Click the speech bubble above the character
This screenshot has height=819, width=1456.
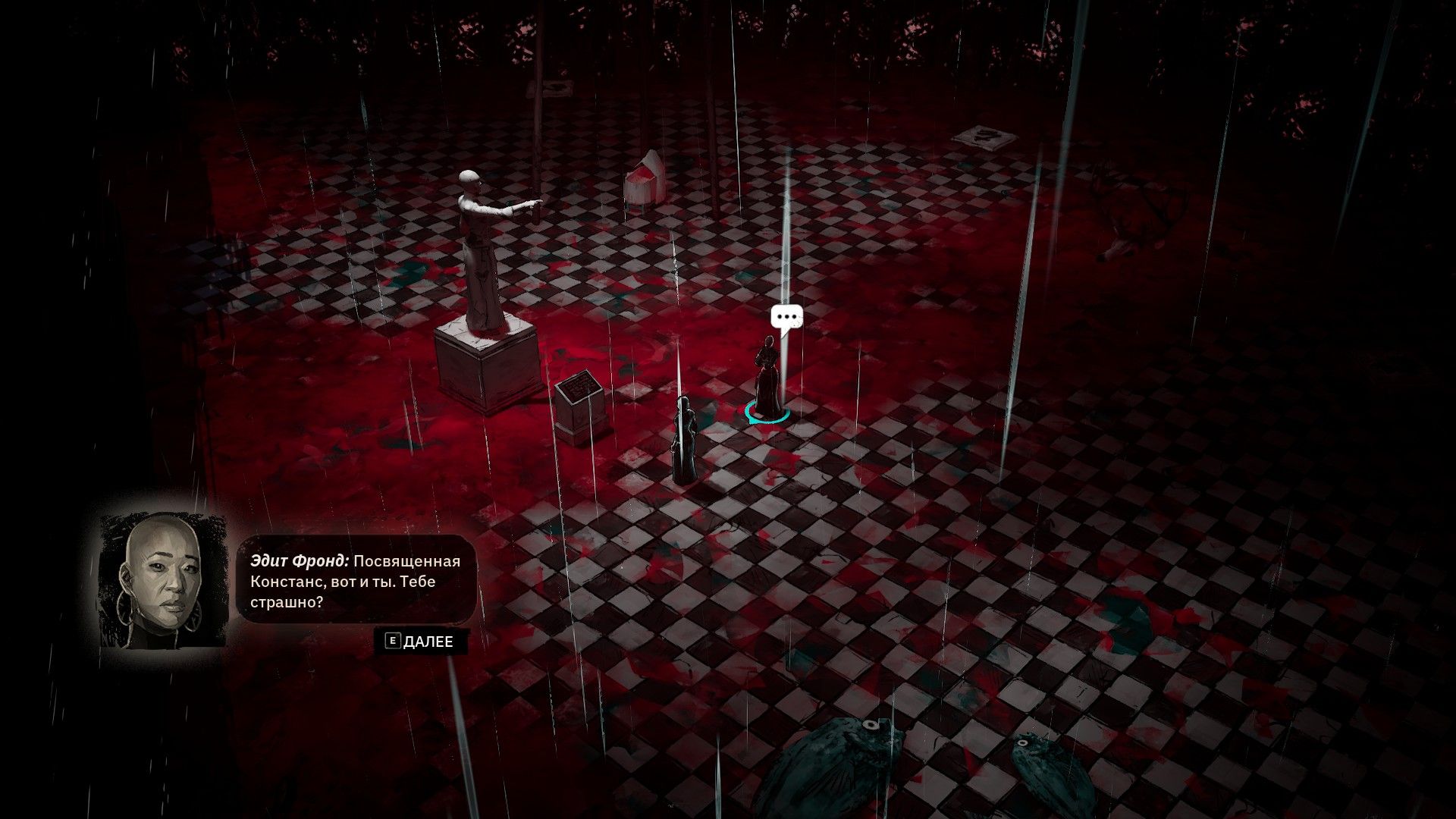pos(786,318)
